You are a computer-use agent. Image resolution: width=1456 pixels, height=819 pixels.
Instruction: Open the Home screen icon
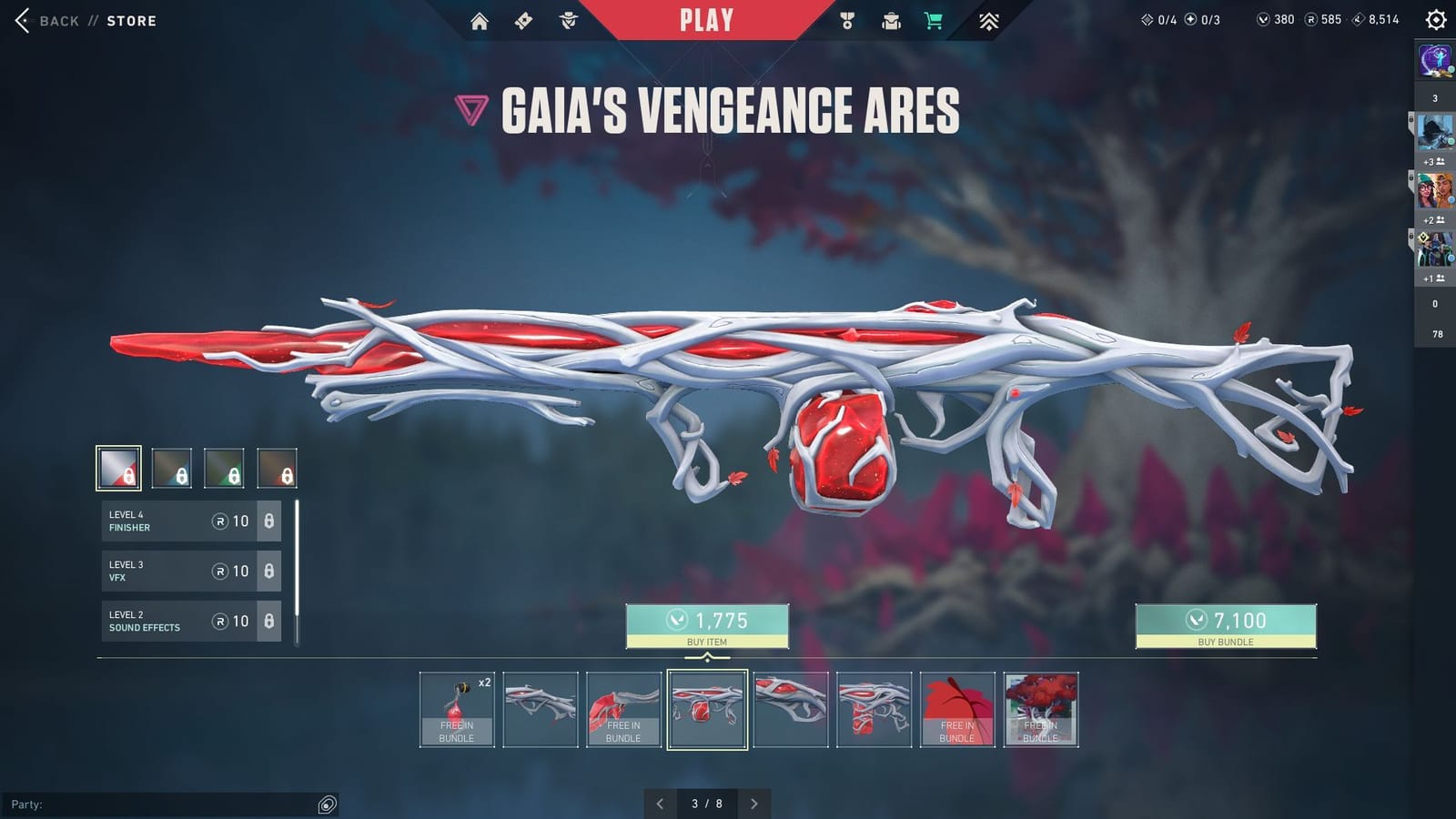click(480, 19)
